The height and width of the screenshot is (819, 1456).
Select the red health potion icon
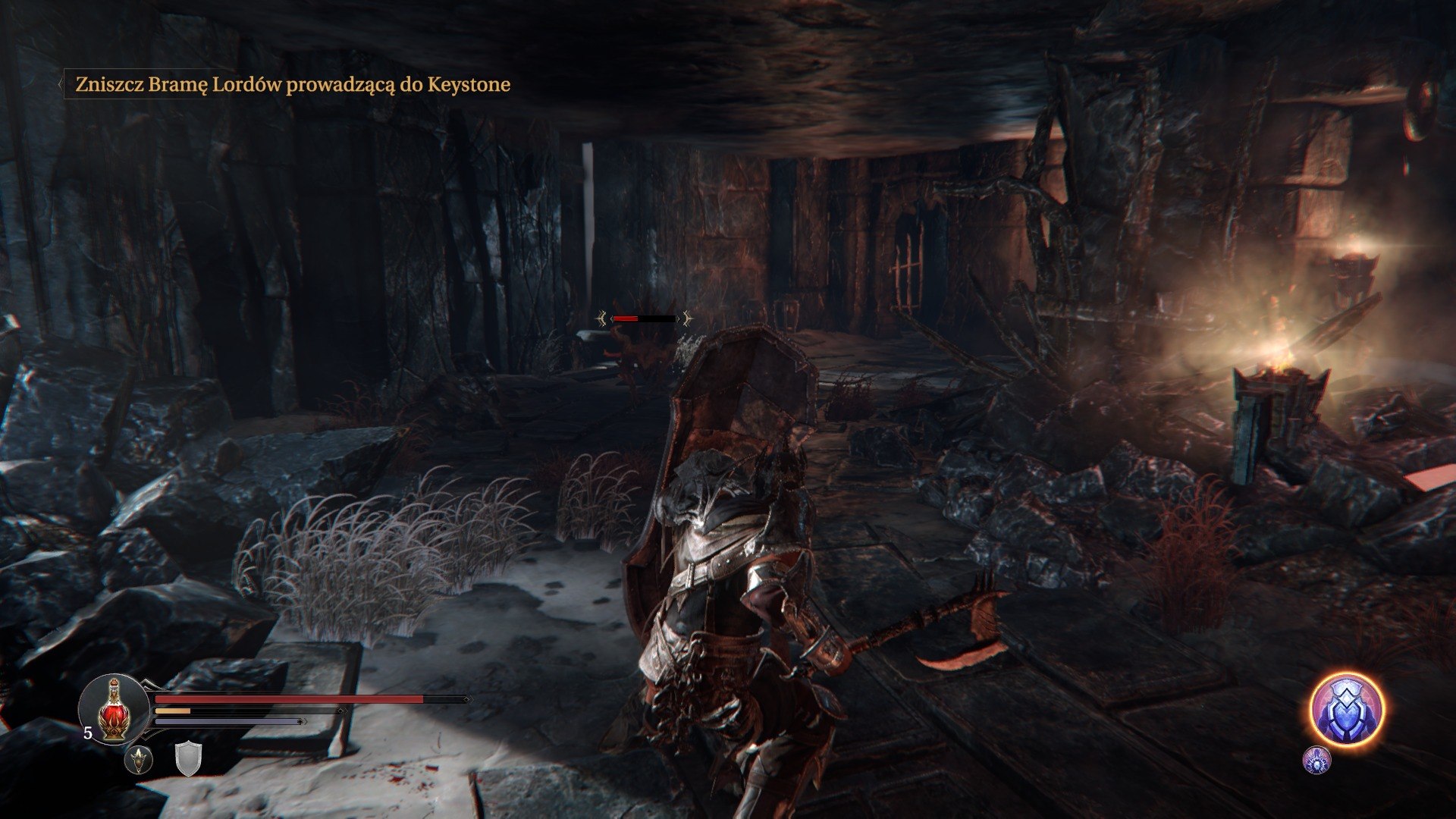click(114, 709)
